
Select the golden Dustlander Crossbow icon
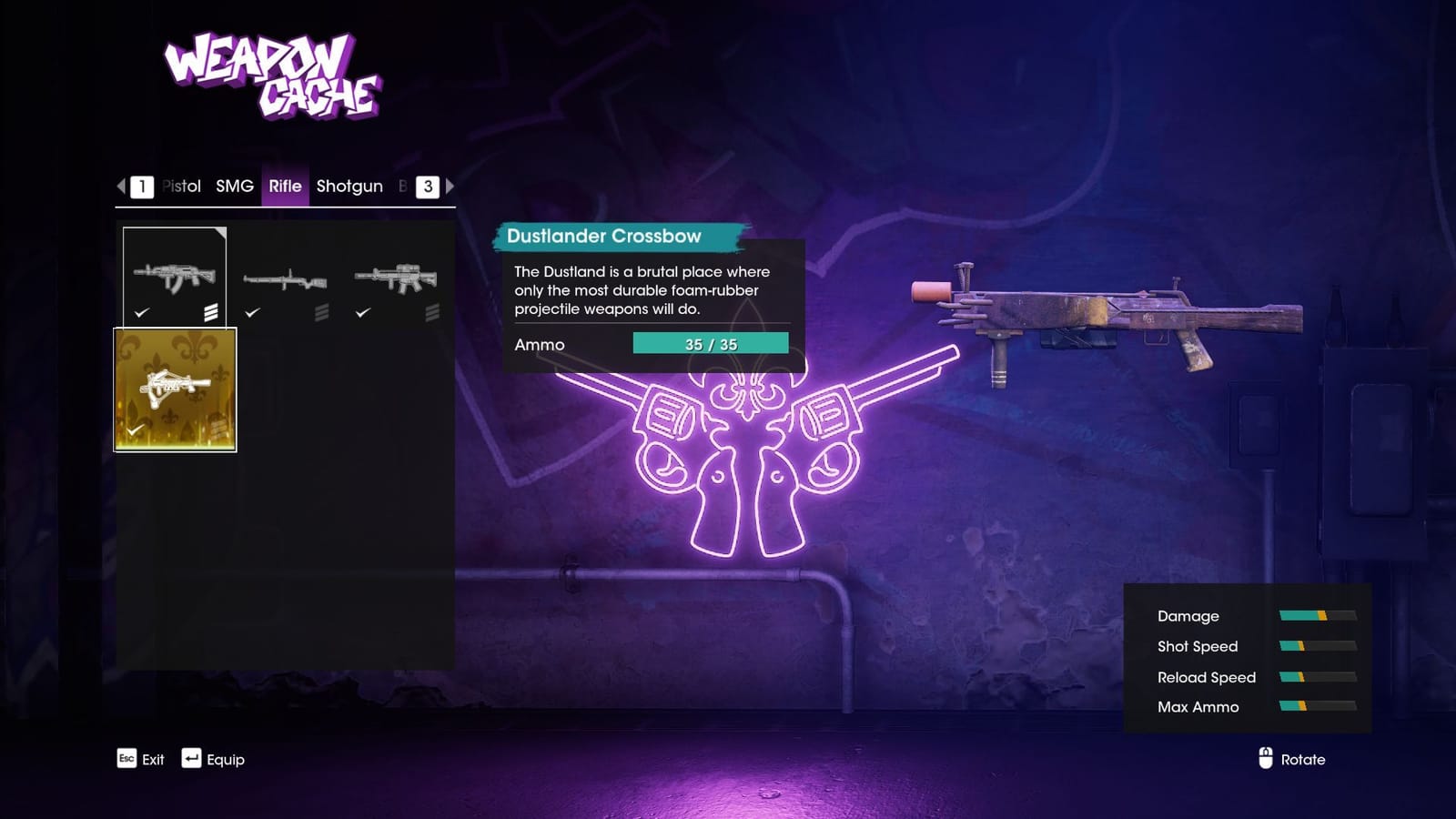click(176, 387)
